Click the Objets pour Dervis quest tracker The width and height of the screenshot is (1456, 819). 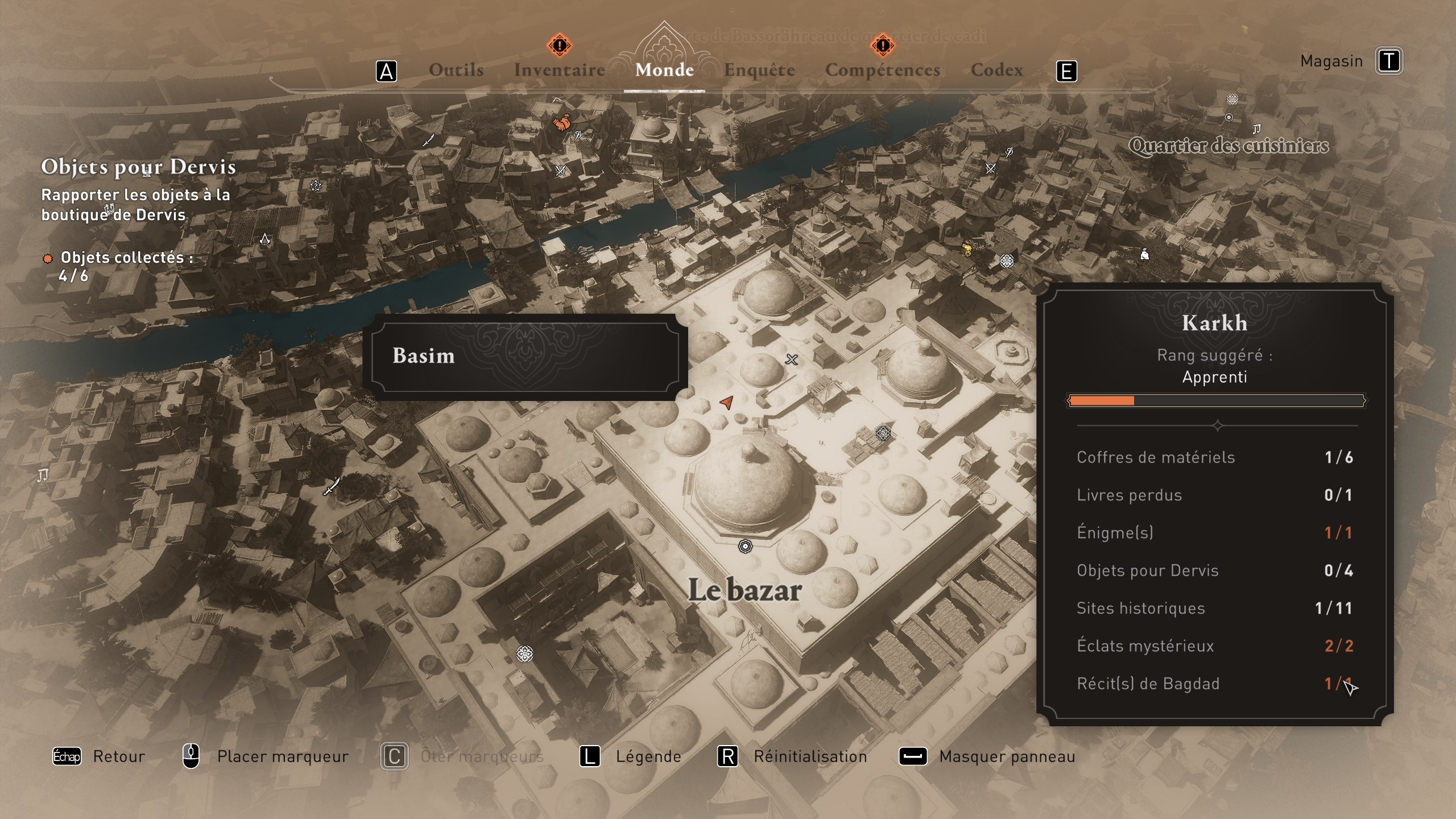point(138,167)
